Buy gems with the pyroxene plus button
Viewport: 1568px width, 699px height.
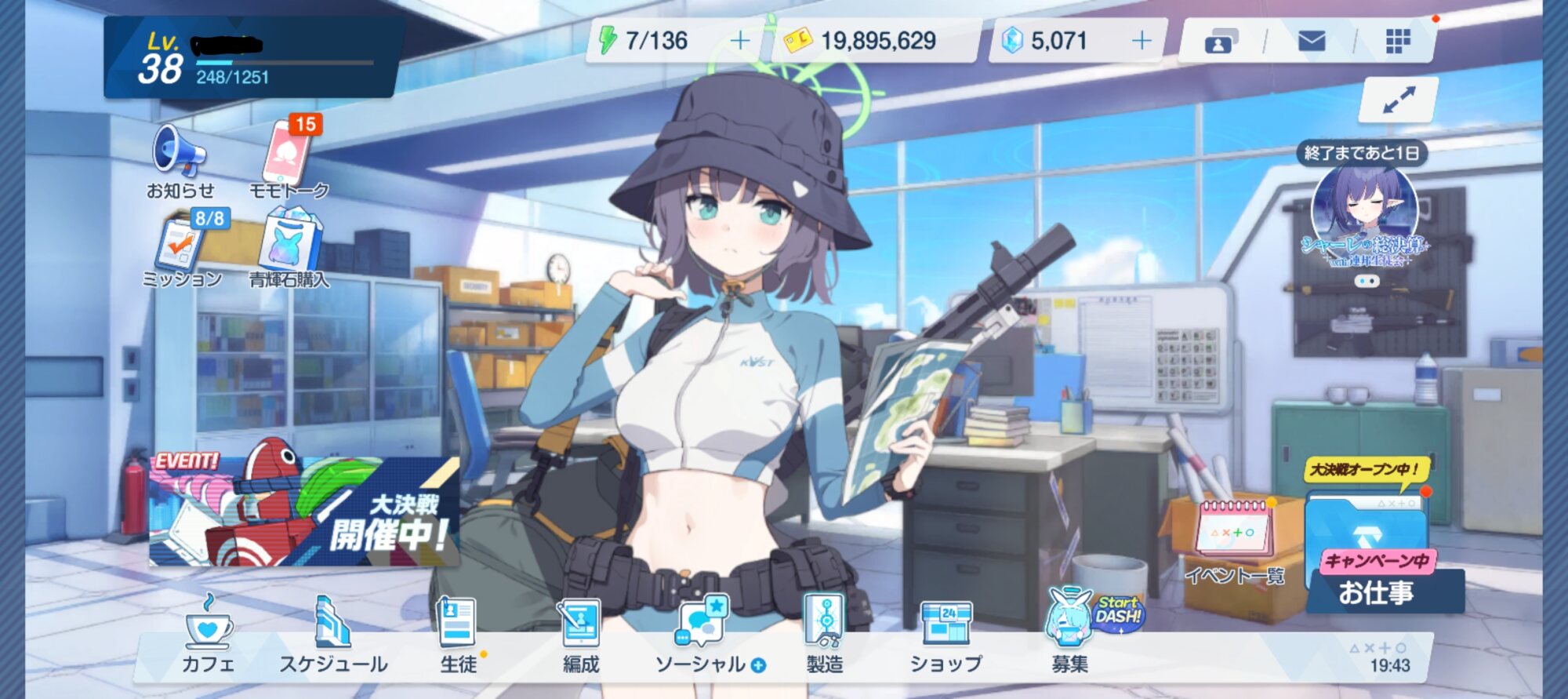coord(1142,41)
